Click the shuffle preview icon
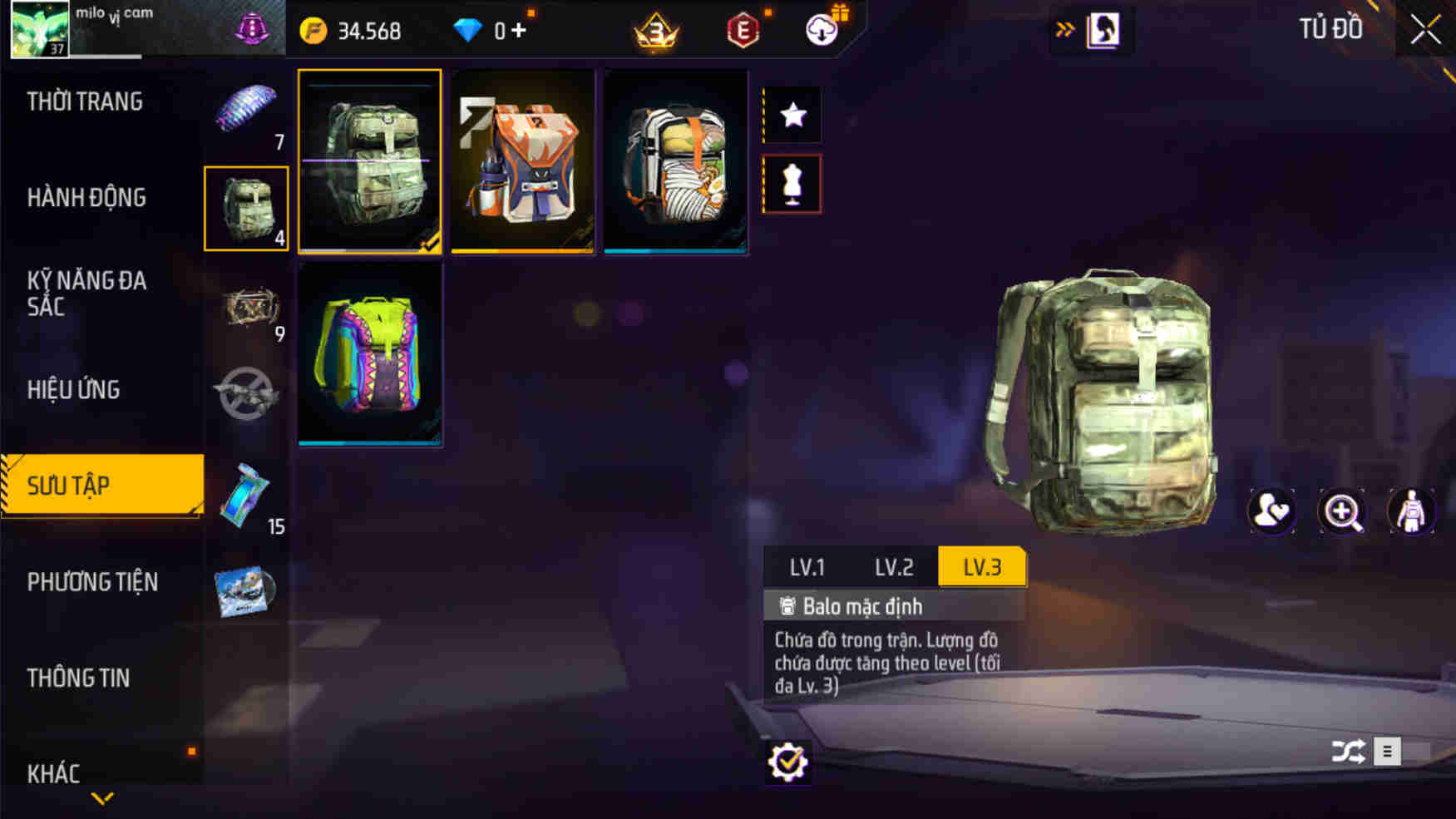This screenshot has height=819, width=1456. point(1349,751)
